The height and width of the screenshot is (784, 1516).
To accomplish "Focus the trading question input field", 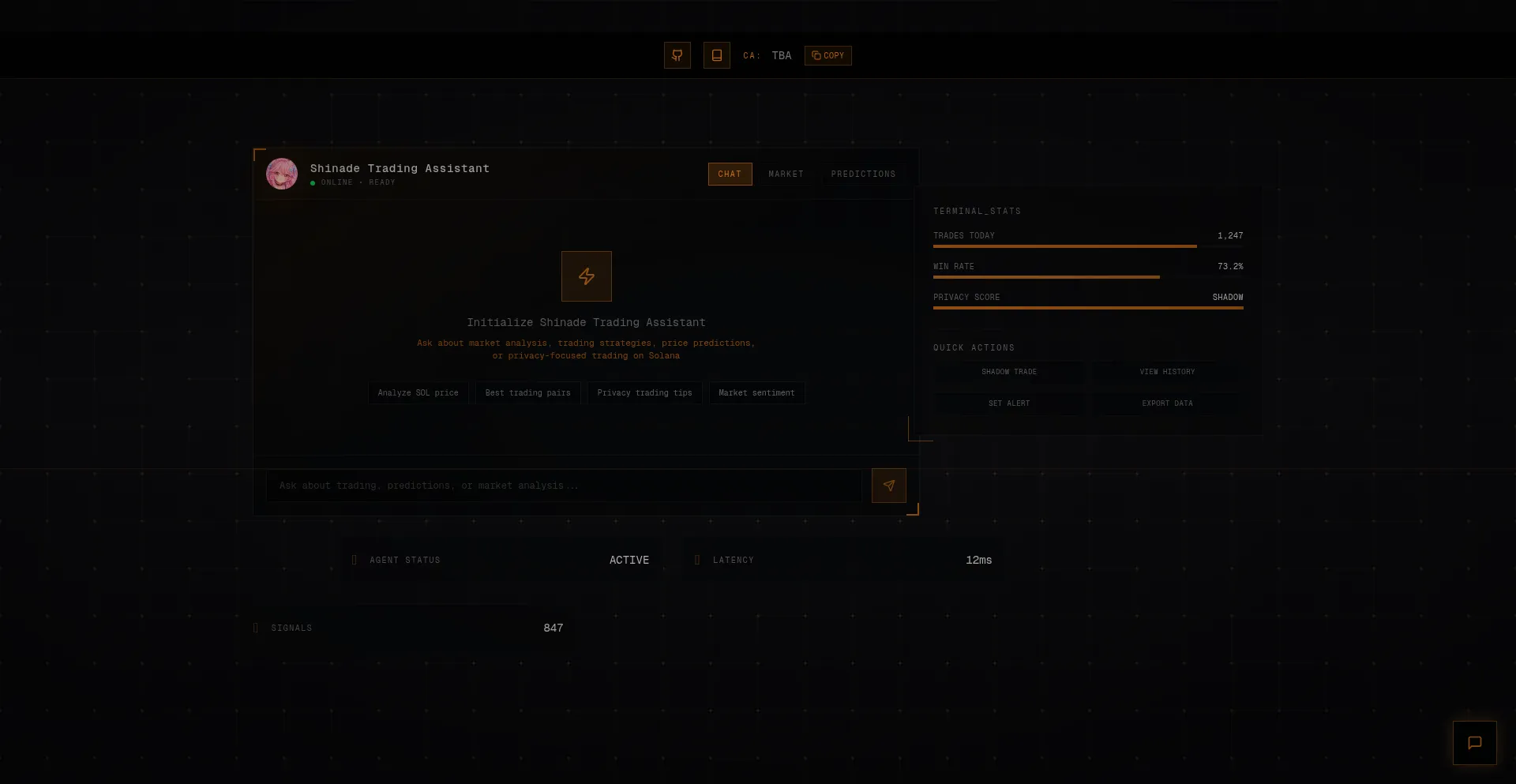I will [x=563, y=486].
